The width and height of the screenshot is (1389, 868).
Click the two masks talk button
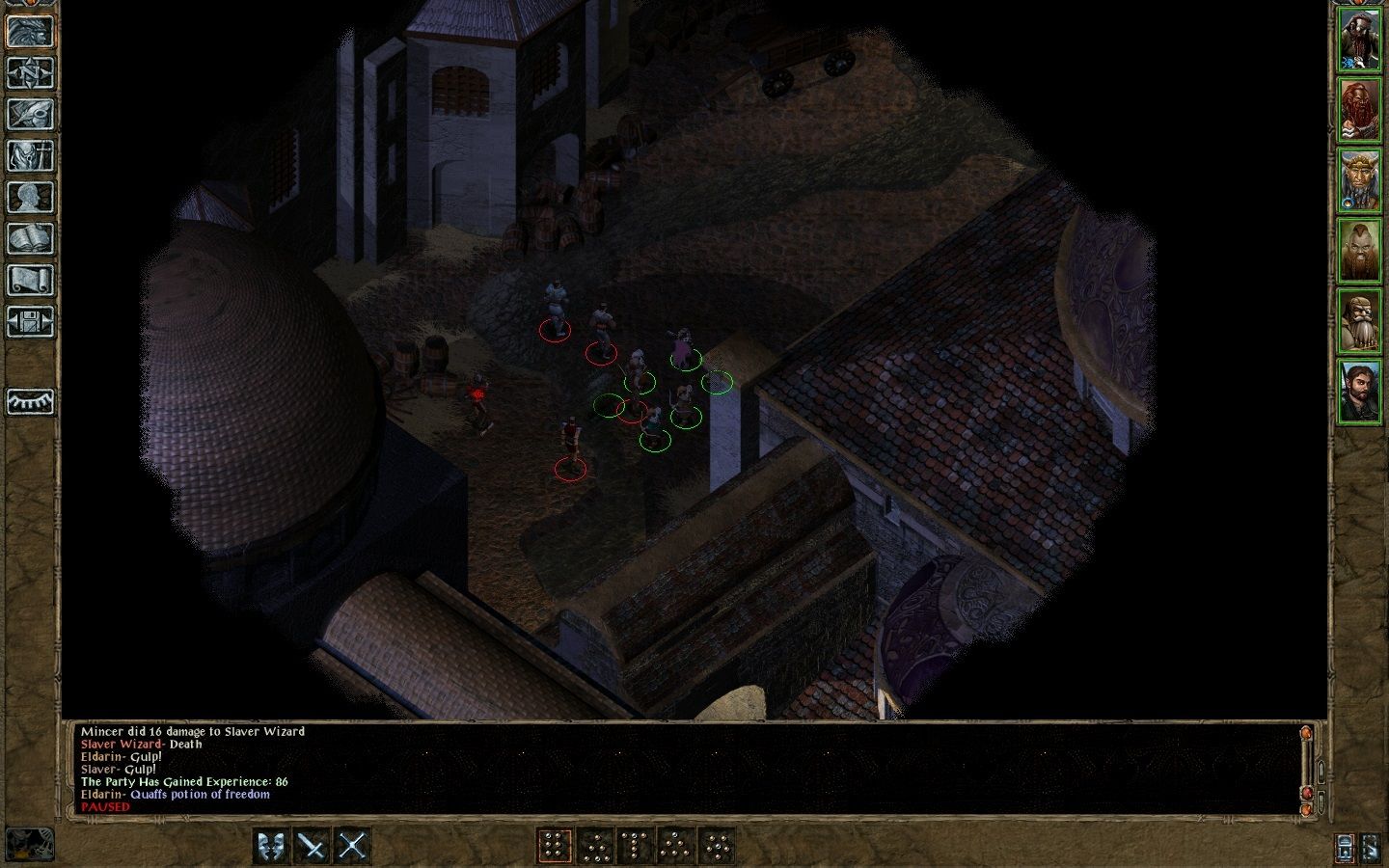pyautogui.click(x=271, y=846)
